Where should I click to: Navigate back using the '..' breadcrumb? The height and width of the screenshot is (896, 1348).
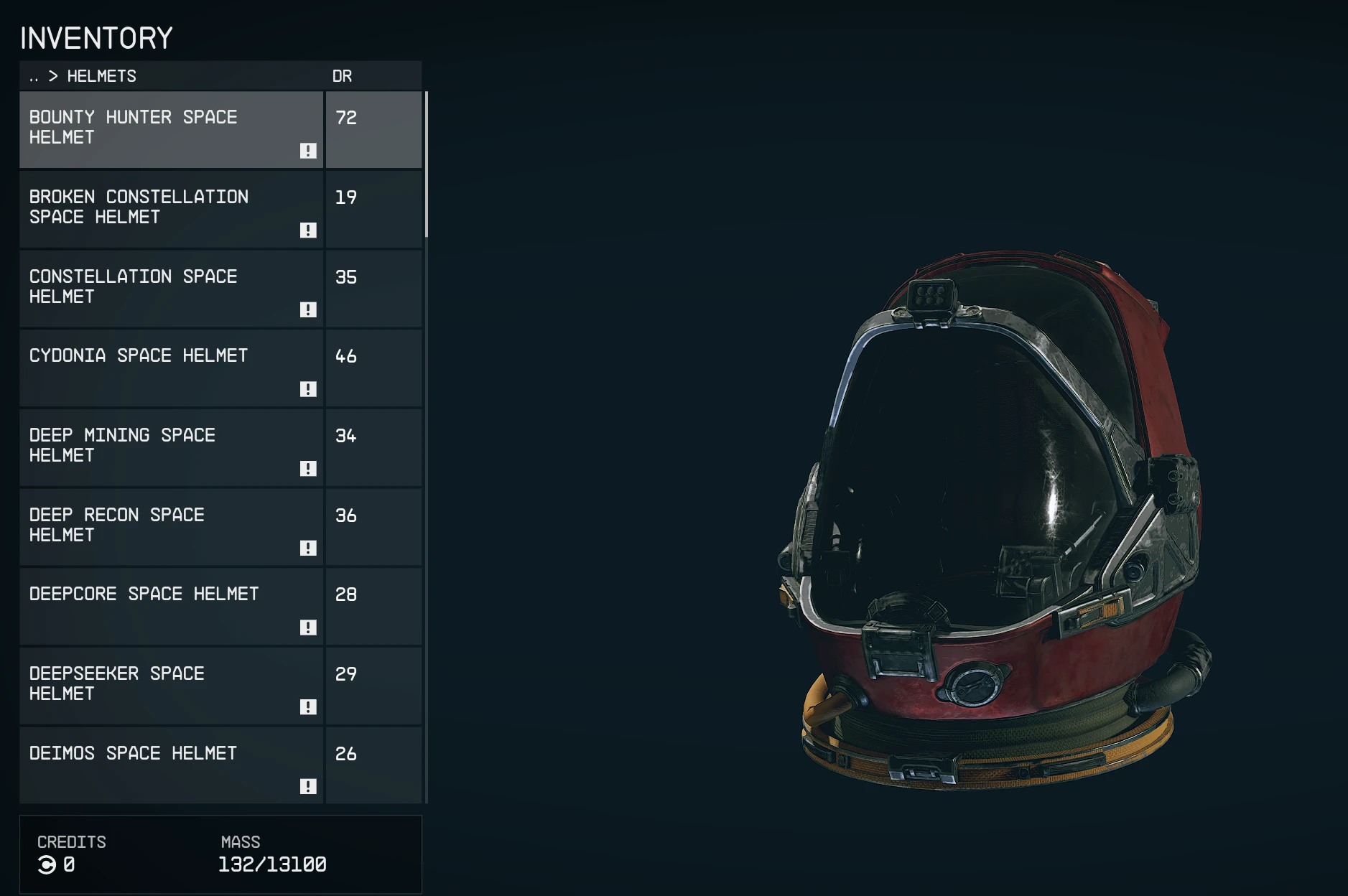click(32, 76)
